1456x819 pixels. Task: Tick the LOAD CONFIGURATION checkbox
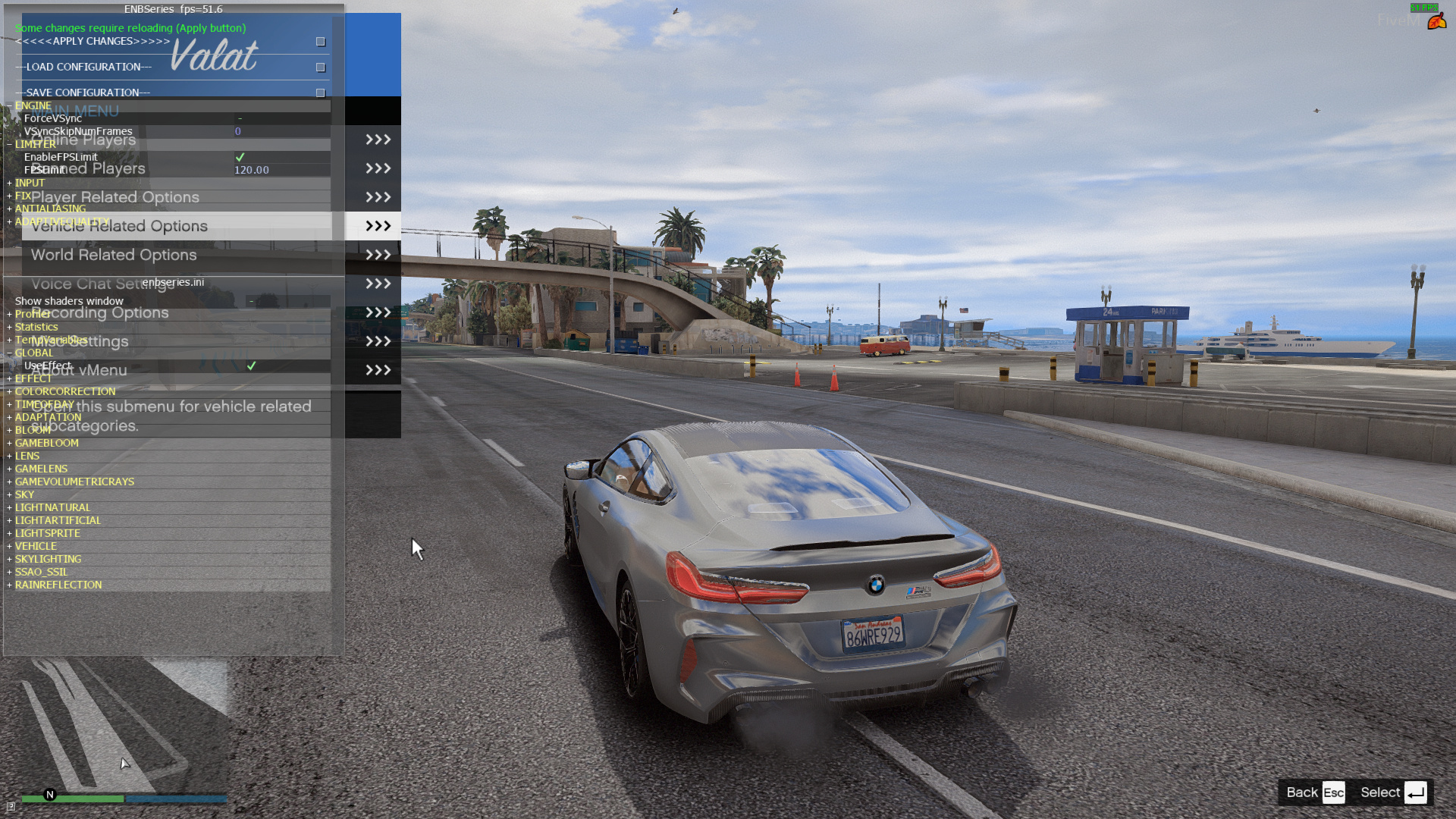click(321, 67)
